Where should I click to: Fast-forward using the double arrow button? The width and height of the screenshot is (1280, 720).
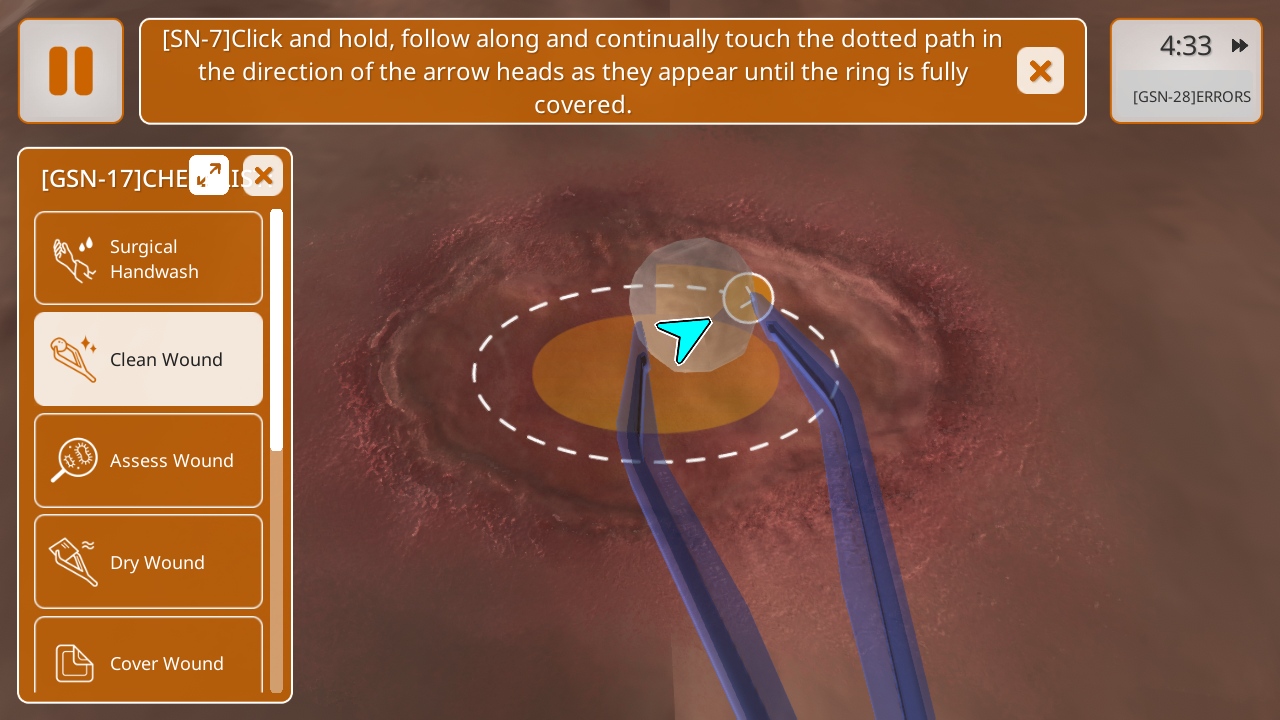pyautogui.click(x=1240, y=46)
